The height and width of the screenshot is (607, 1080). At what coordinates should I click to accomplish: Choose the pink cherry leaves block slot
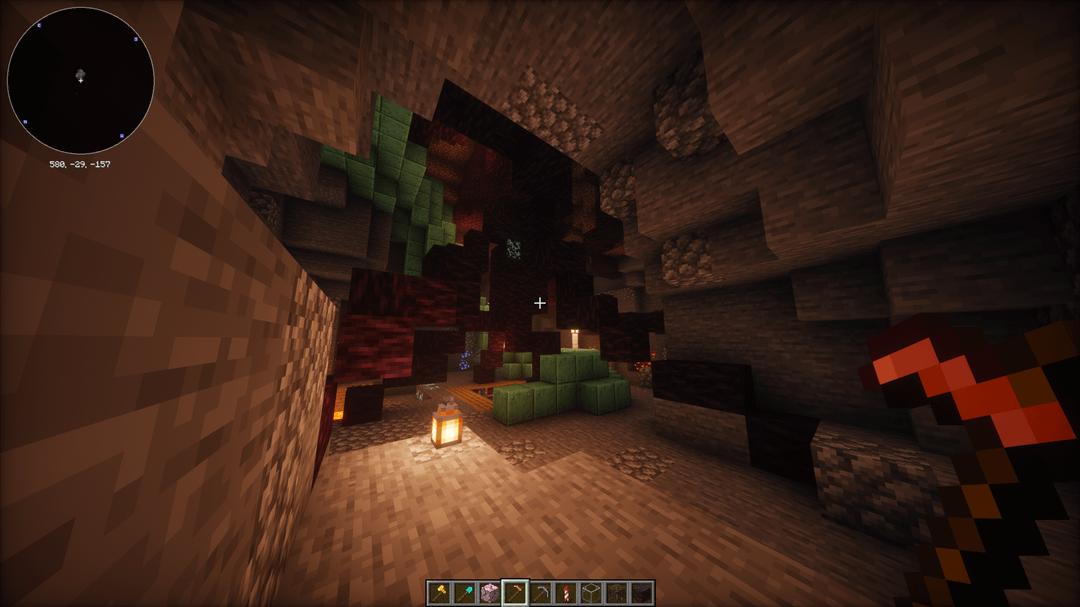pos(490,592)
